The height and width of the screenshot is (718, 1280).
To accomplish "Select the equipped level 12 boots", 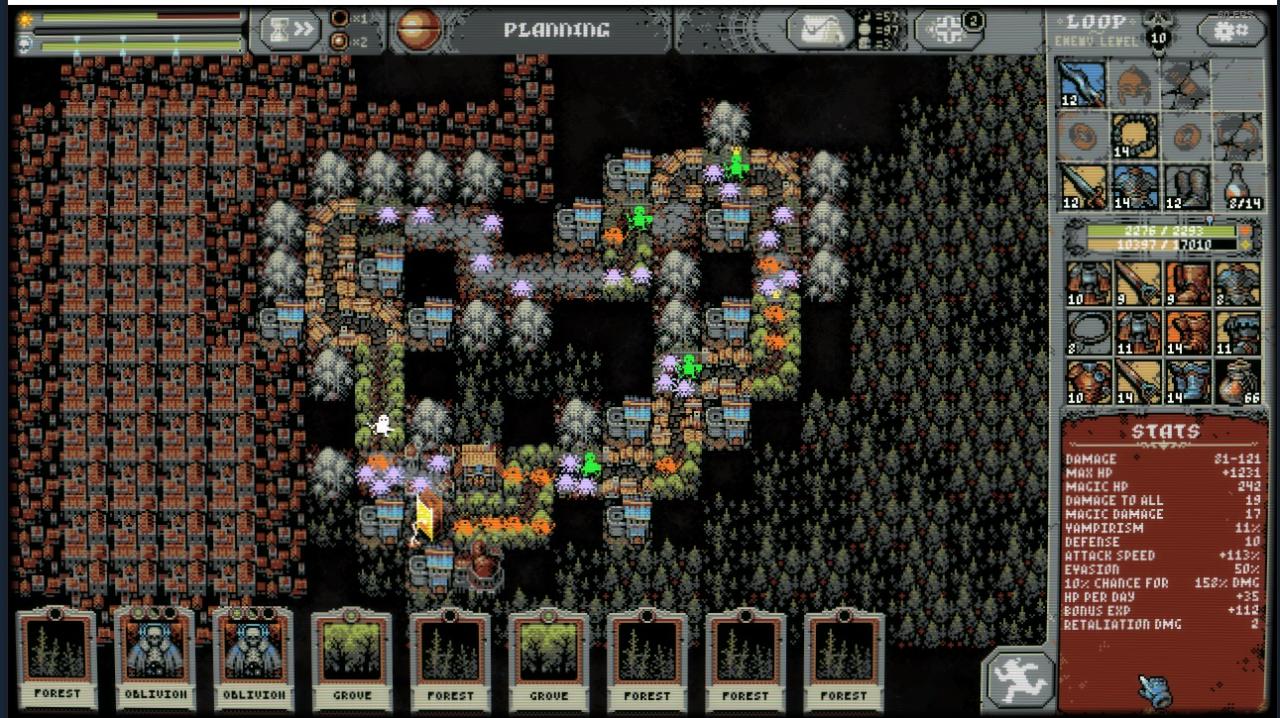I will [x=1187, y=186].
